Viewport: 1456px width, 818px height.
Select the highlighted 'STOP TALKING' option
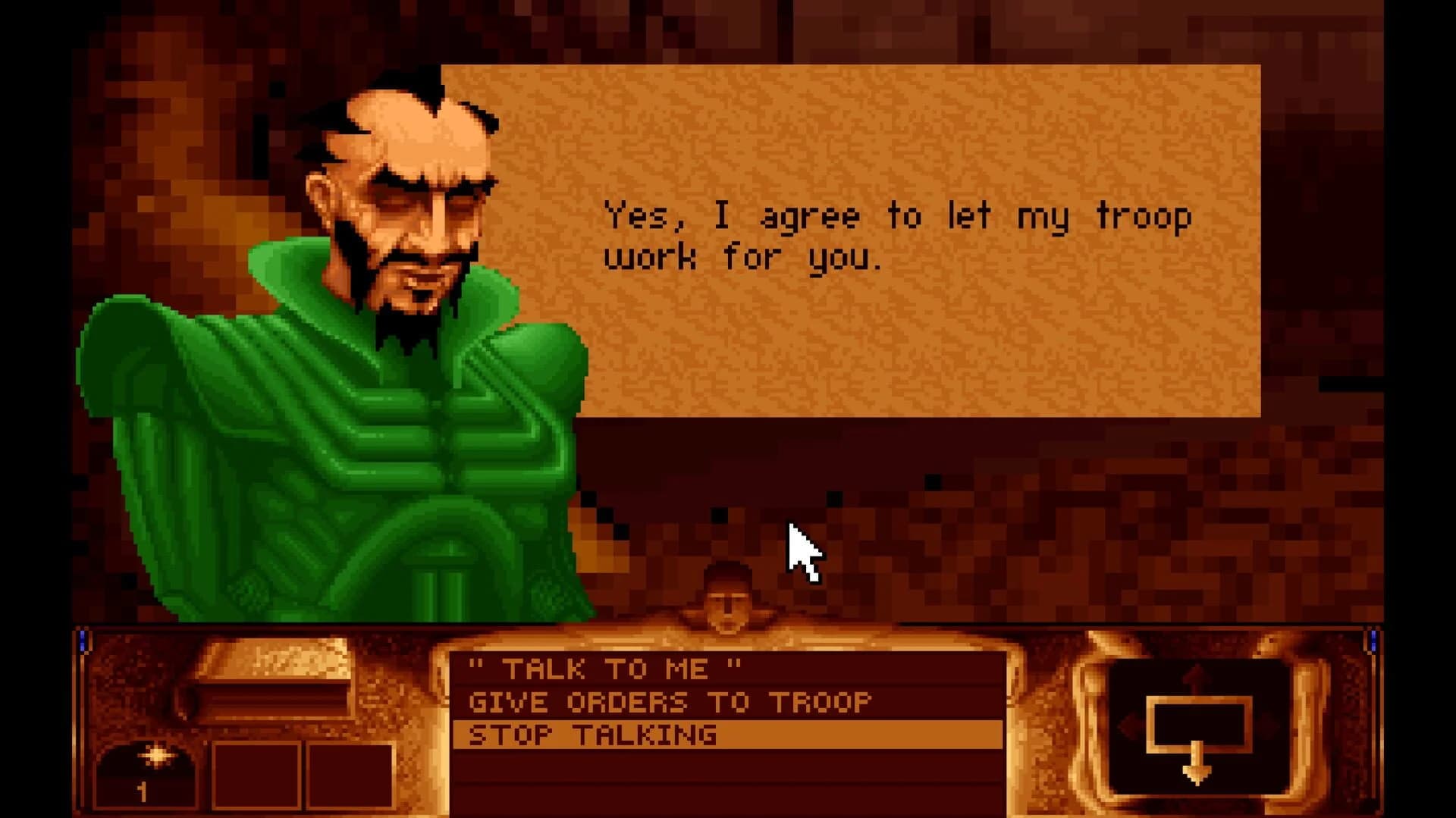click(591, 734)
